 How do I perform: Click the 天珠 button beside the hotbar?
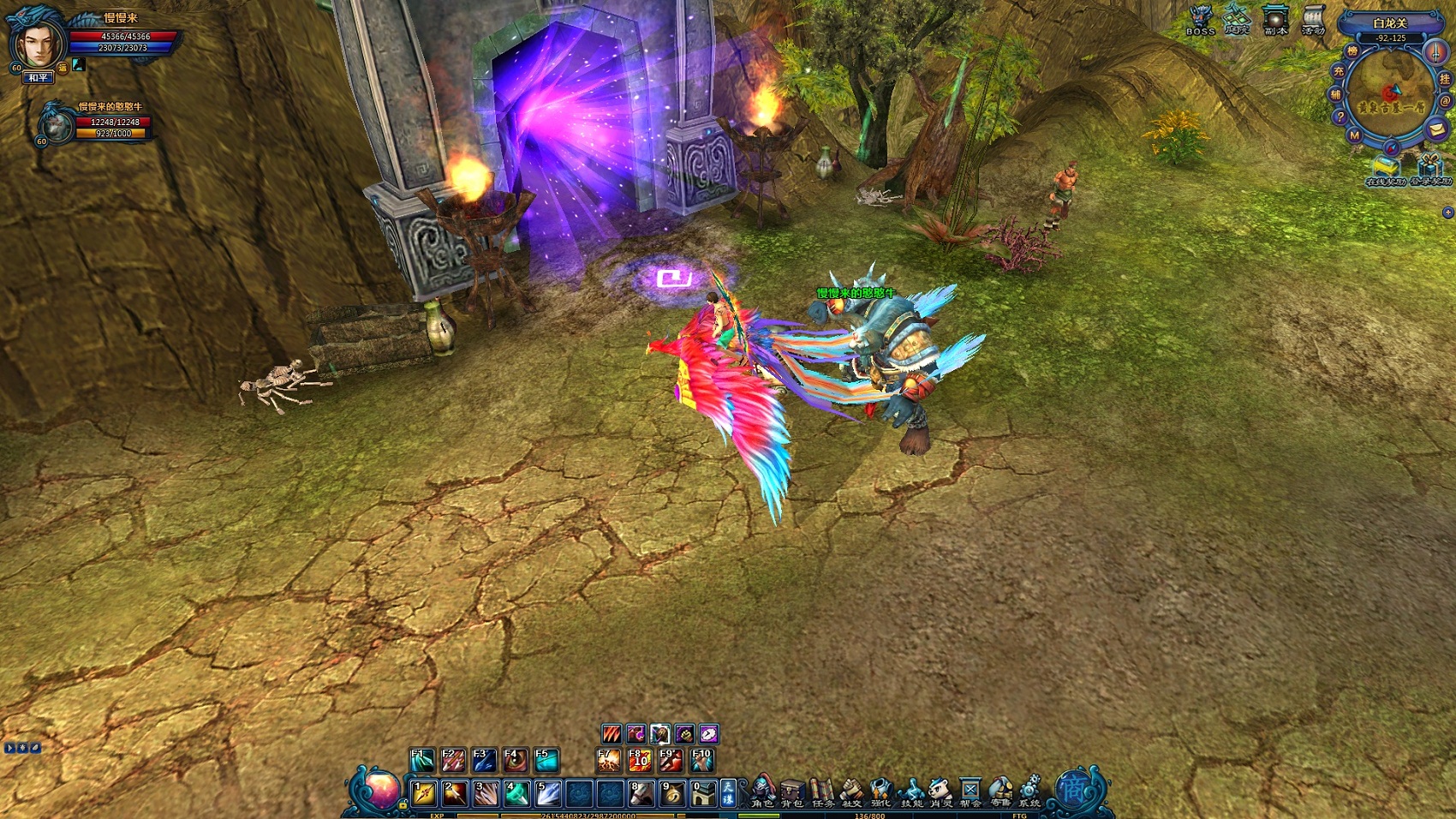[728, 792]
